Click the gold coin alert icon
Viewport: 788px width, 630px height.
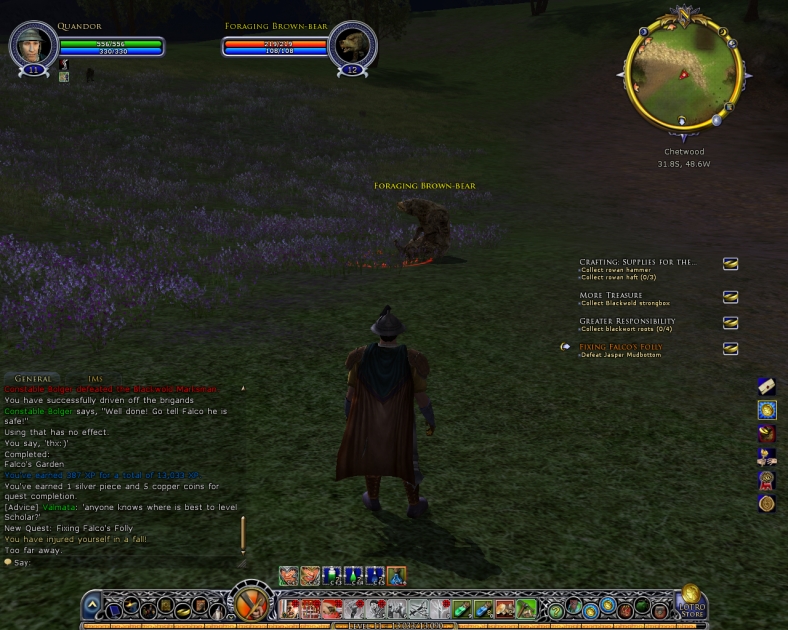click(x=766, y=409)
